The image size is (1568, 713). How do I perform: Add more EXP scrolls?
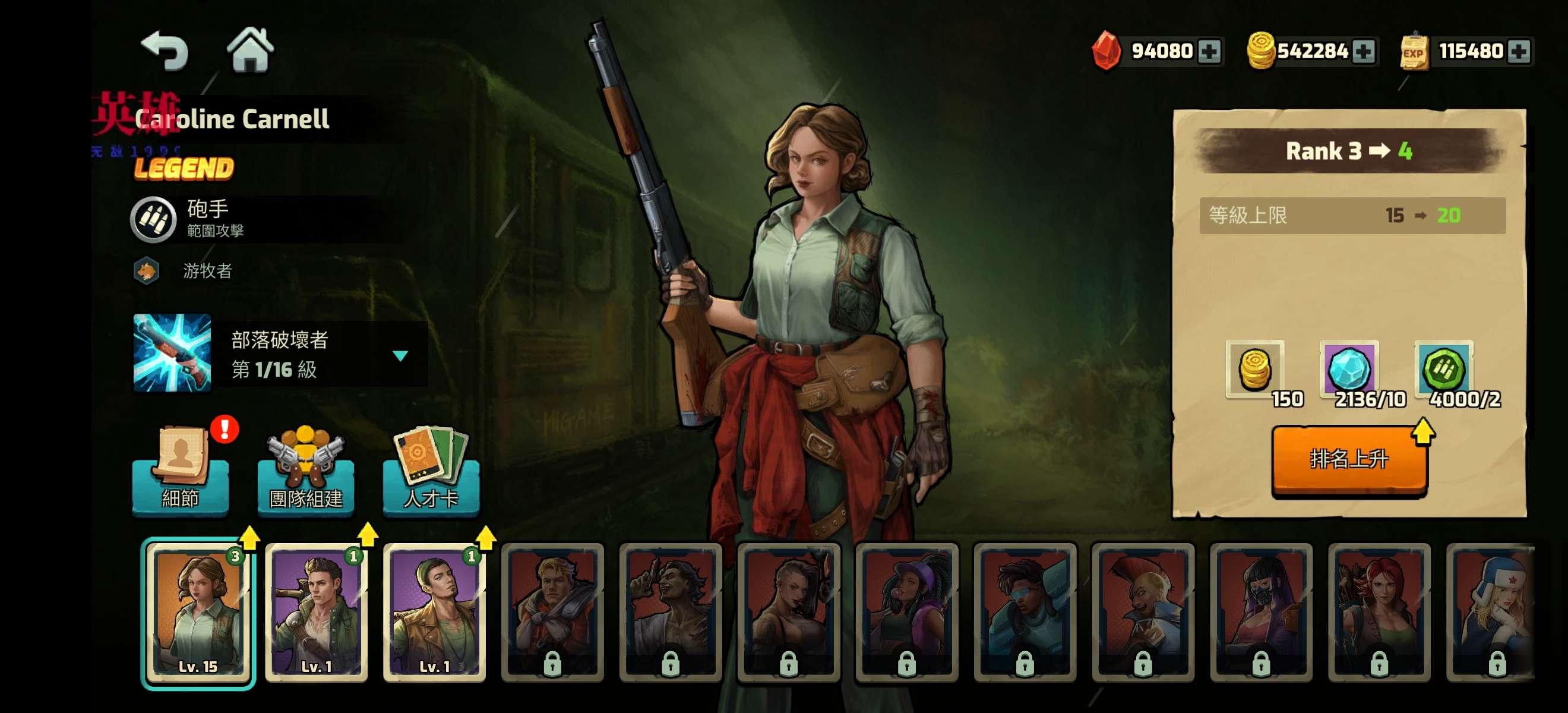tap(1518, 51)
